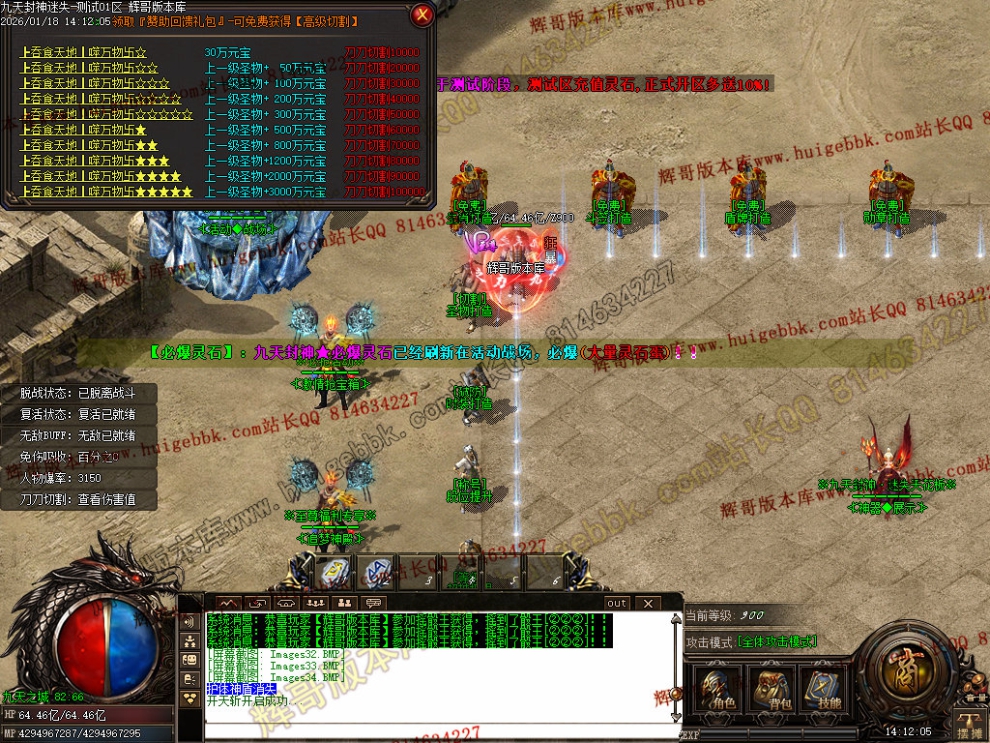Open the 摆摊 stall button
This screenshot has width=990, height=743.
point(967,726)
